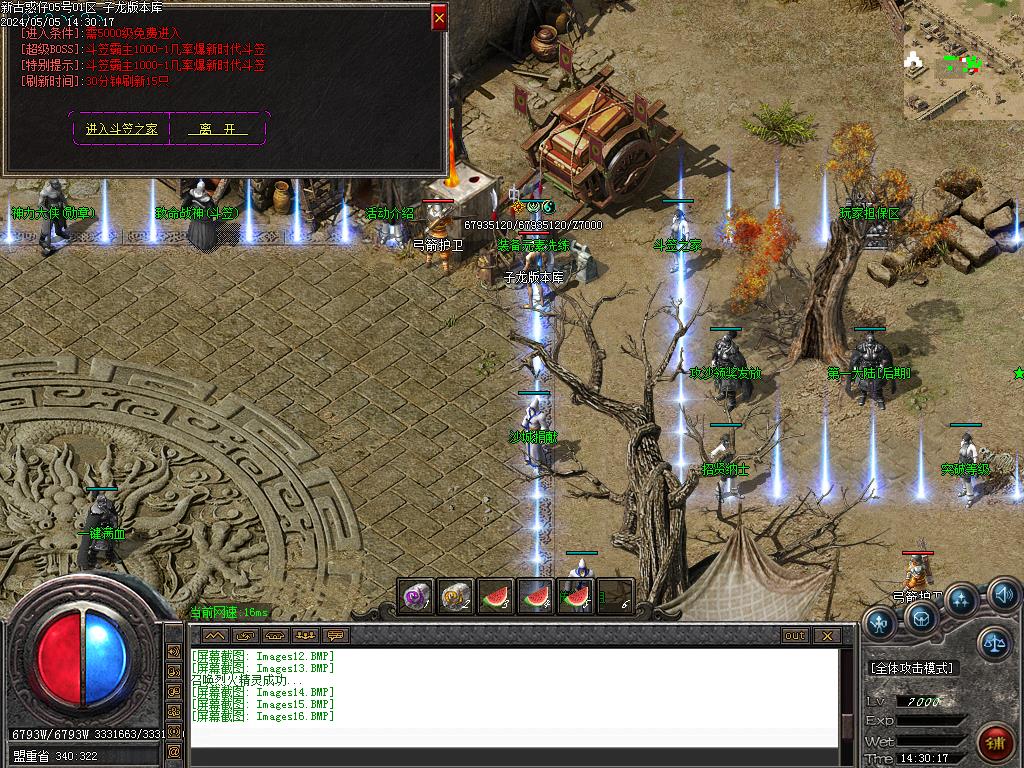Viewport: 1024px width, 768px height.
Task: Click the chat panel's 'out' button
Action: coord(795,635)
